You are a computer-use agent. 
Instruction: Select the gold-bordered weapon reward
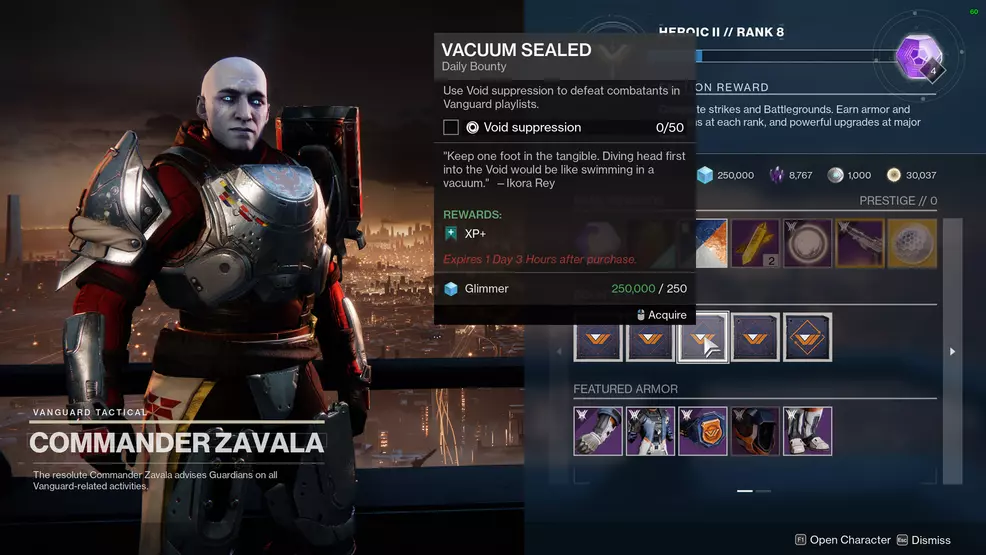coord(859,244)
